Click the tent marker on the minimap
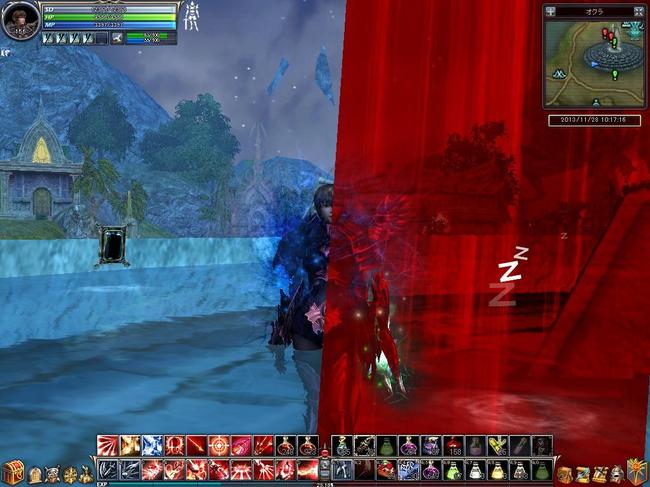Viewport: 650px width, 487px height. point(557,73)
